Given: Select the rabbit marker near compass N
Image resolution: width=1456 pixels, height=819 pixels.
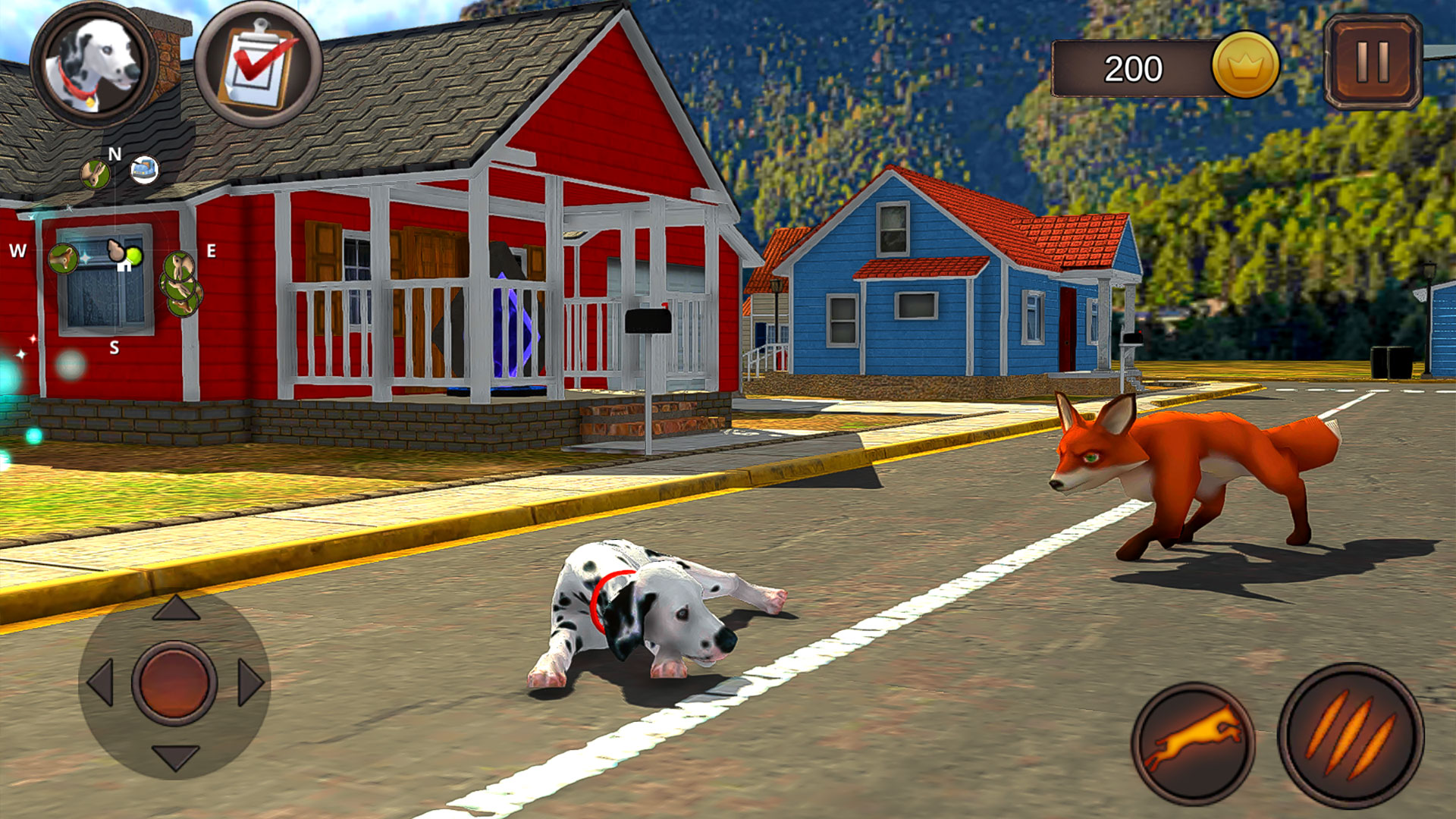Looking at the screenshot, I should coord(94,174).
